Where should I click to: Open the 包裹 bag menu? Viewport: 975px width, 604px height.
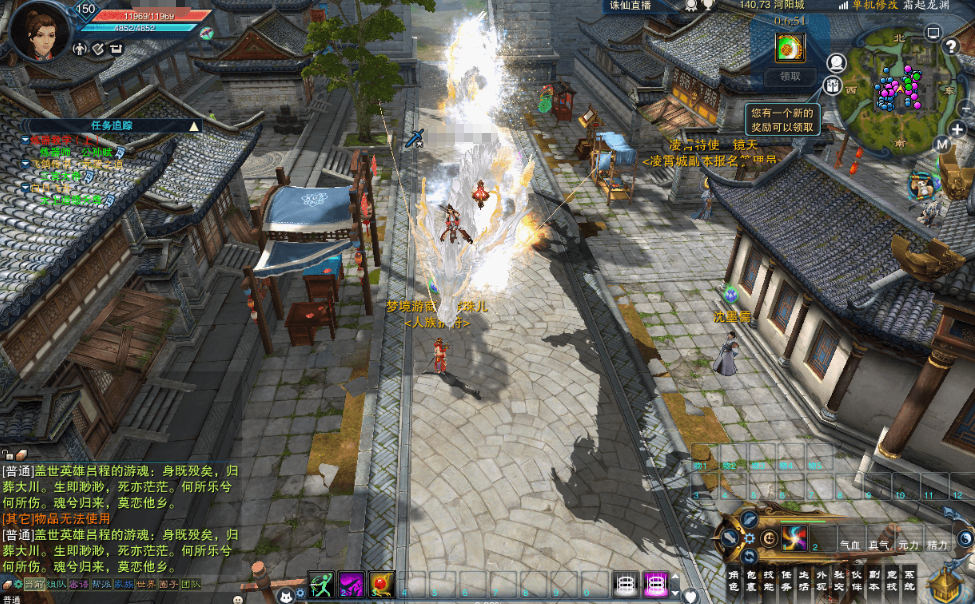tap(750, 580)
